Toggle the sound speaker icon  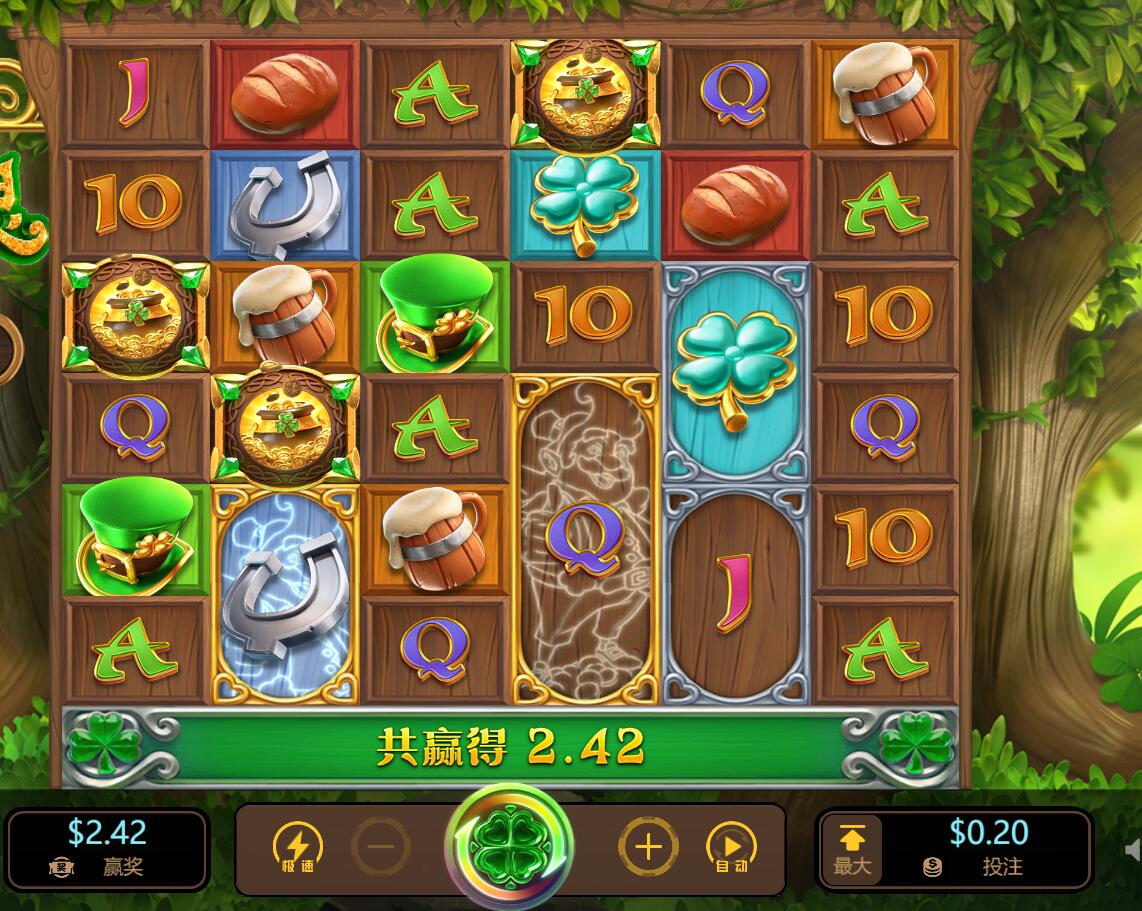[1133, 850]
